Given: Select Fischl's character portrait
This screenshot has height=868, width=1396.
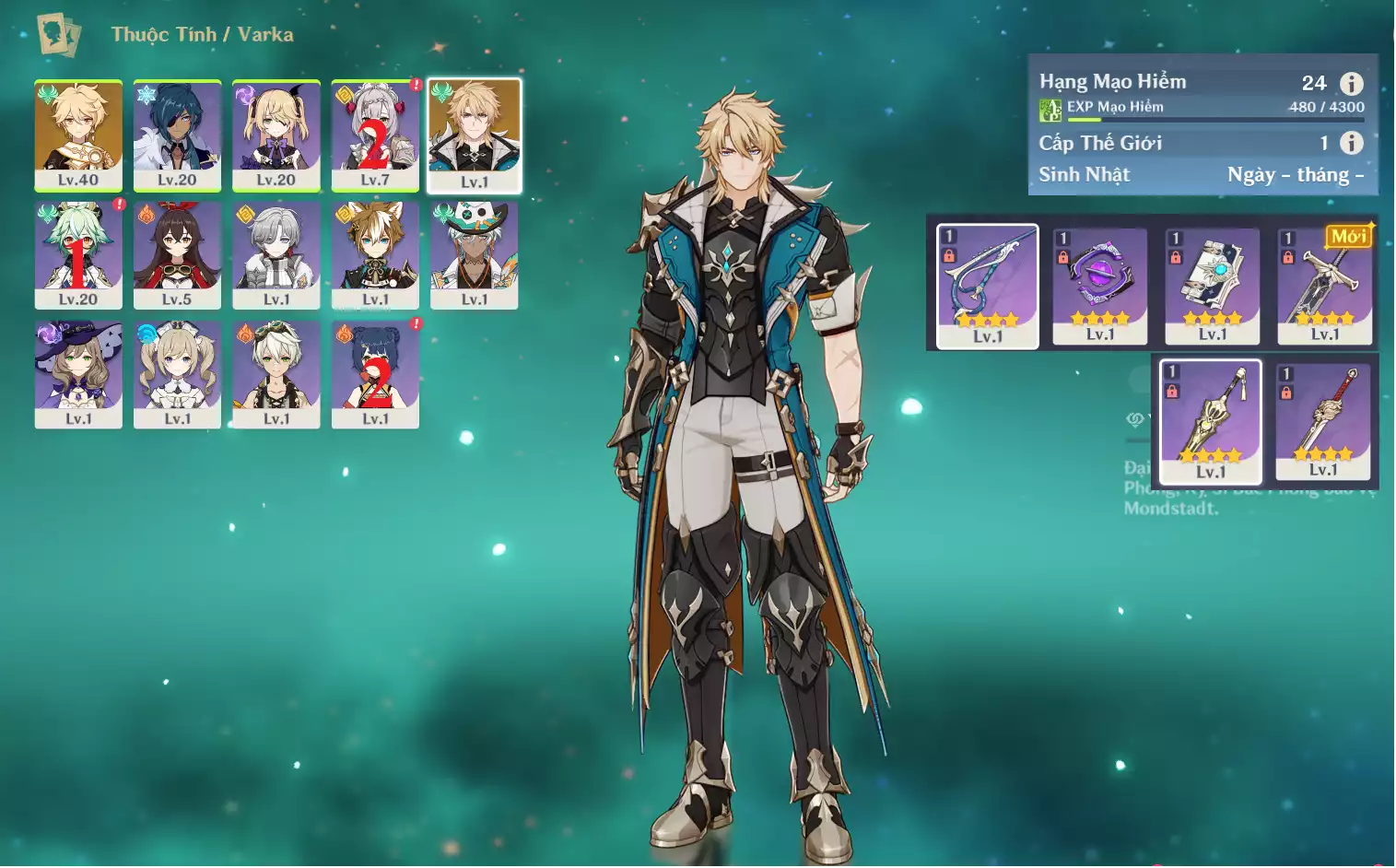Looking at the screenshot, I should pos(276,135).
